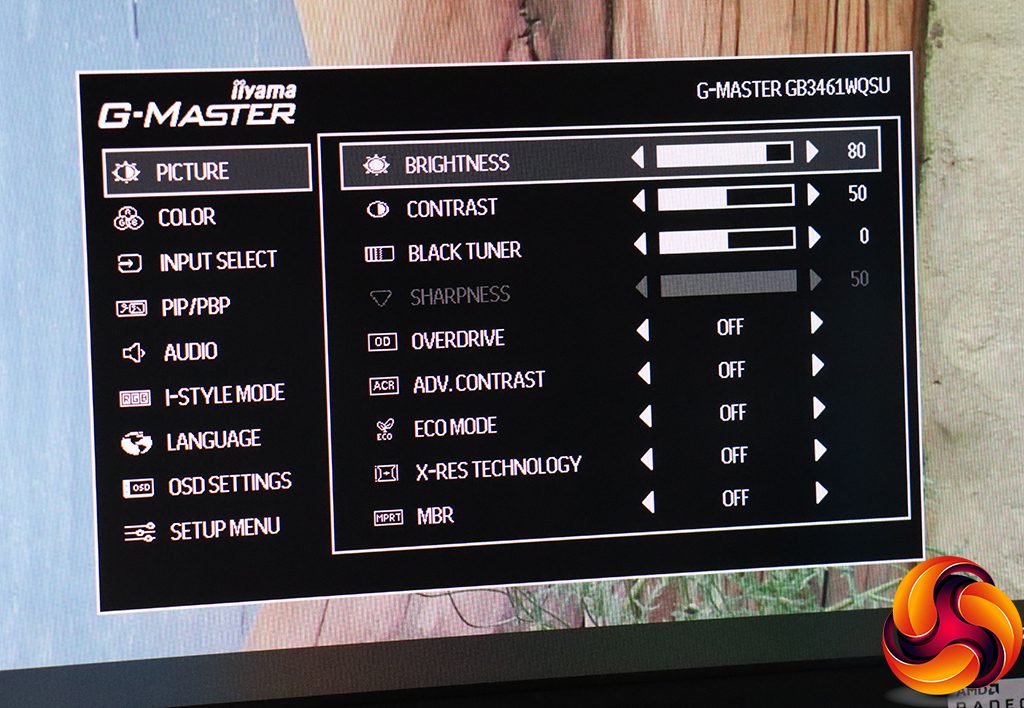1024x708 pixels.
Task: Raise contrast using its right arrow
Action: point(813,195)
